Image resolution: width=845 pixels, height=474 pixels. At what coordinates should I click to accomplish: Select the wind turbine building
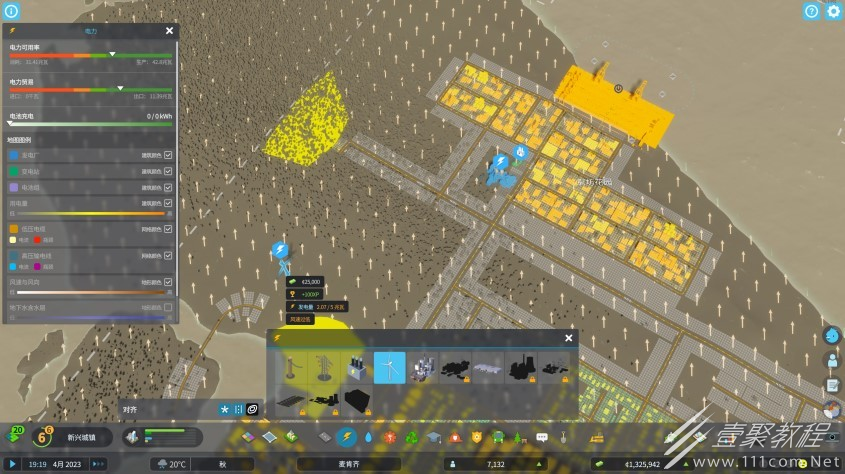point(390,368)
